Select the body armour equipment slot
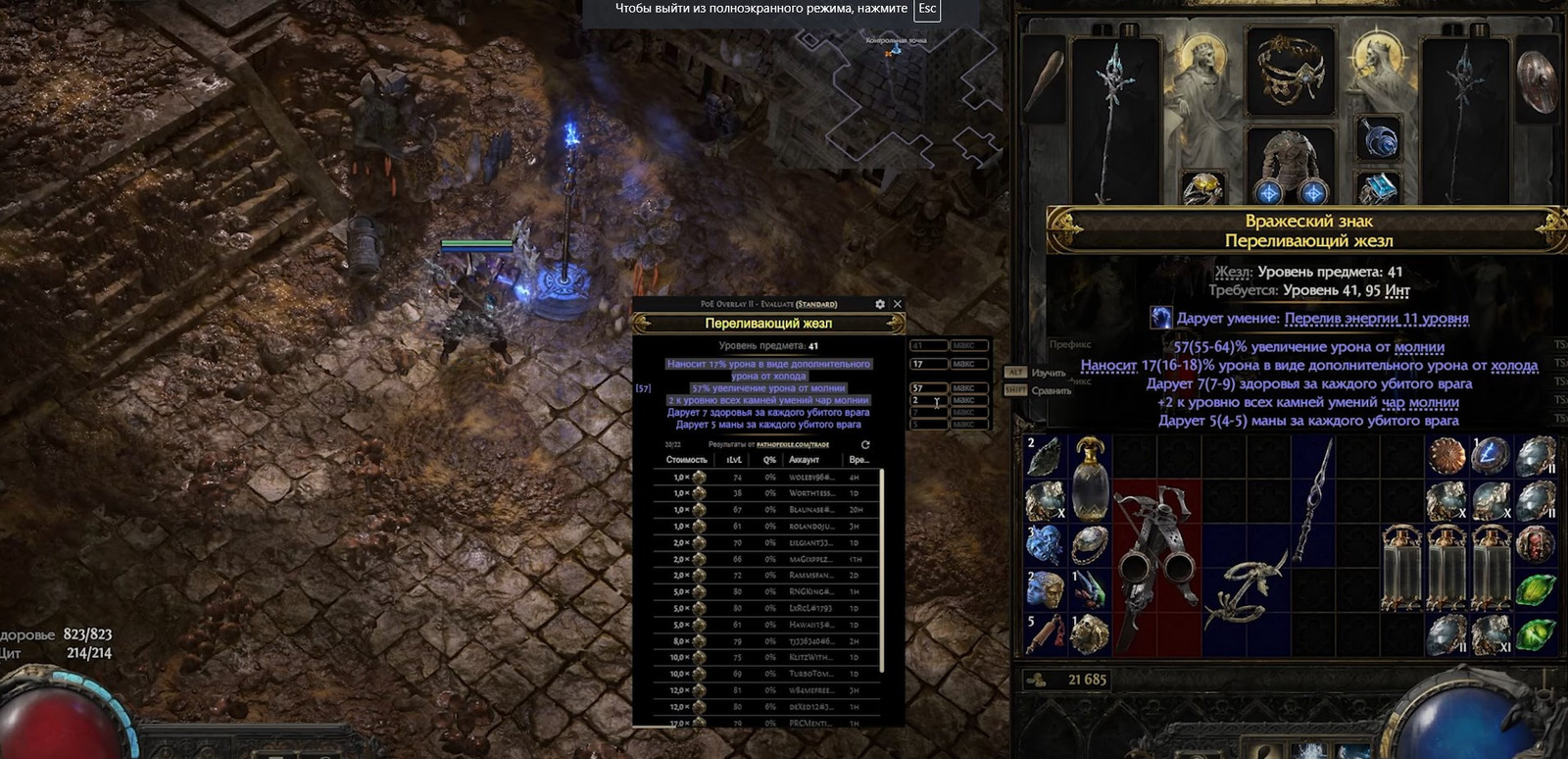Image resolution: width=1568 pixels, height=759 pixels. [x=1290, y=162]
